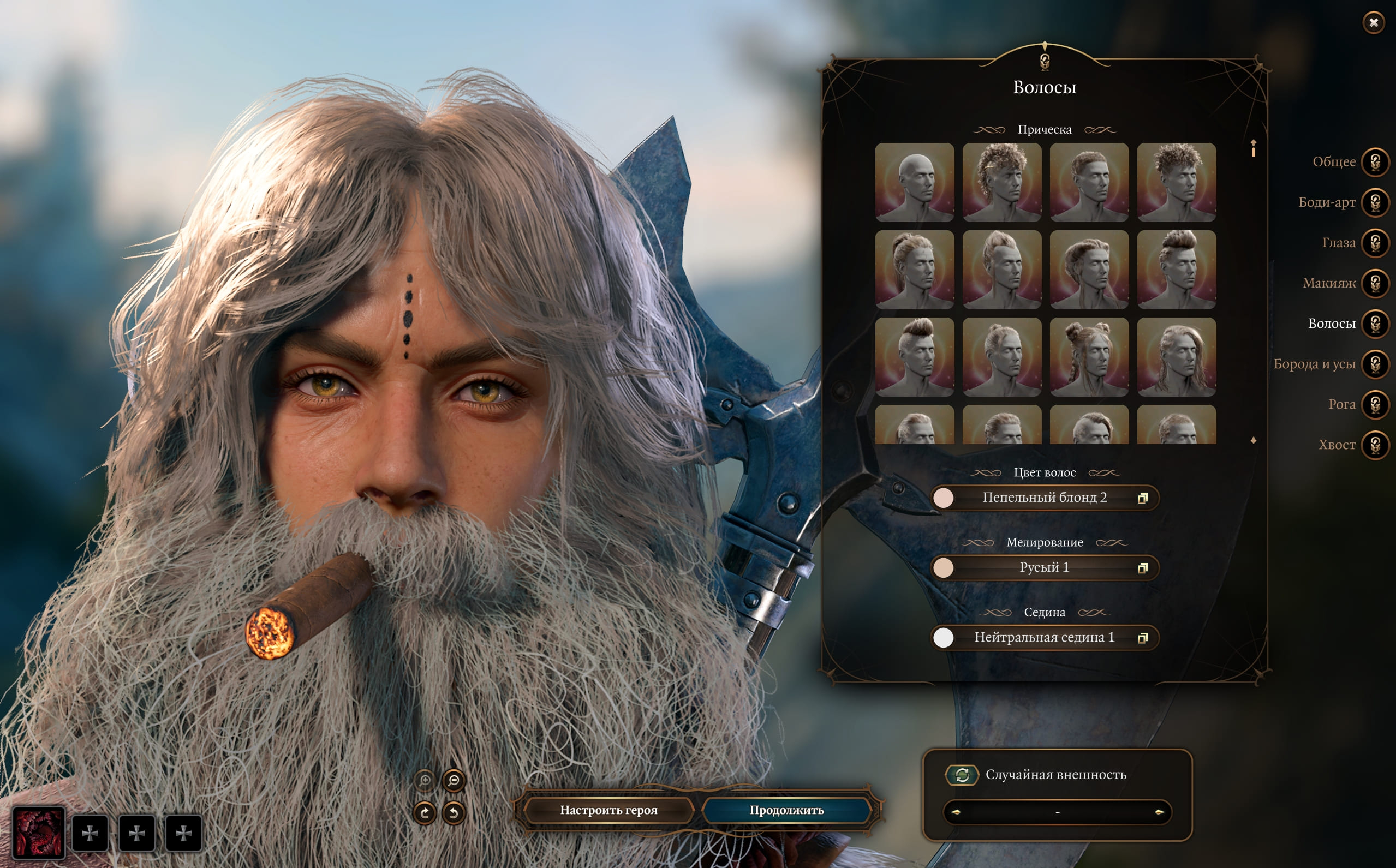Click the random appearance right arrow
1396x868 pixels.
coord(1159,812)
